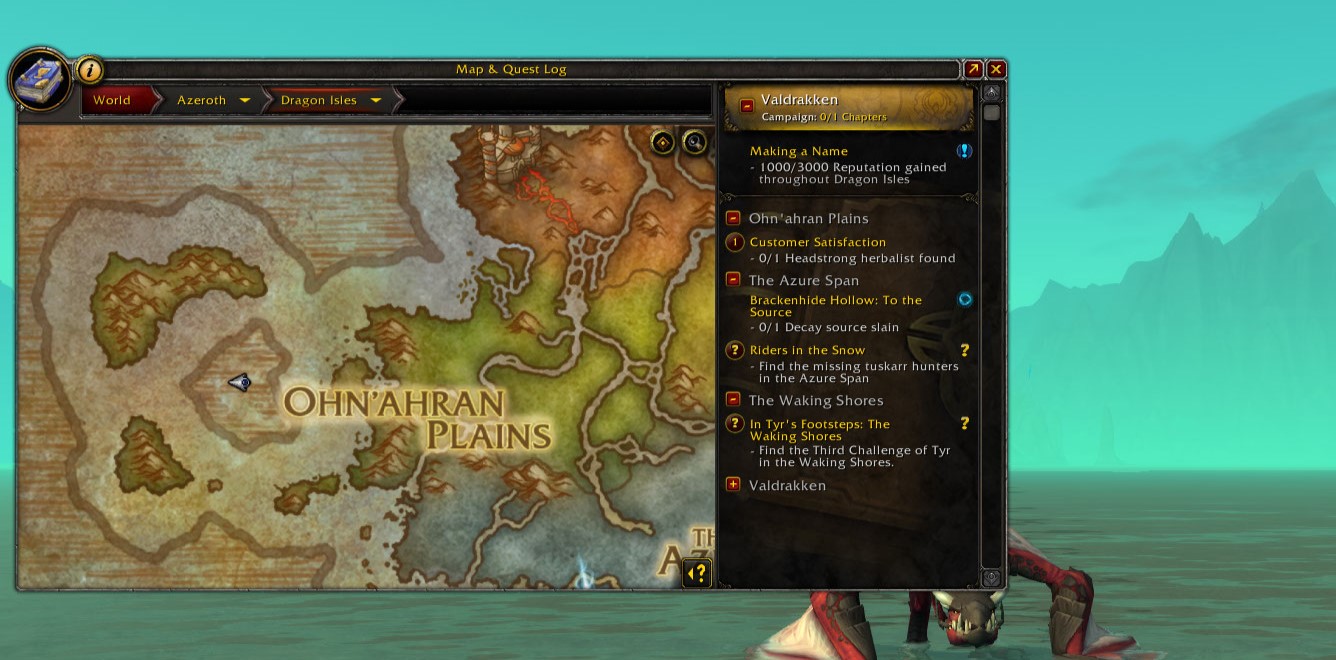Image resolution: width=1336 pixels, height=660 pixels.
Task: Select the Customer Satisfaction quest
Action: click(x=817, y=242)
